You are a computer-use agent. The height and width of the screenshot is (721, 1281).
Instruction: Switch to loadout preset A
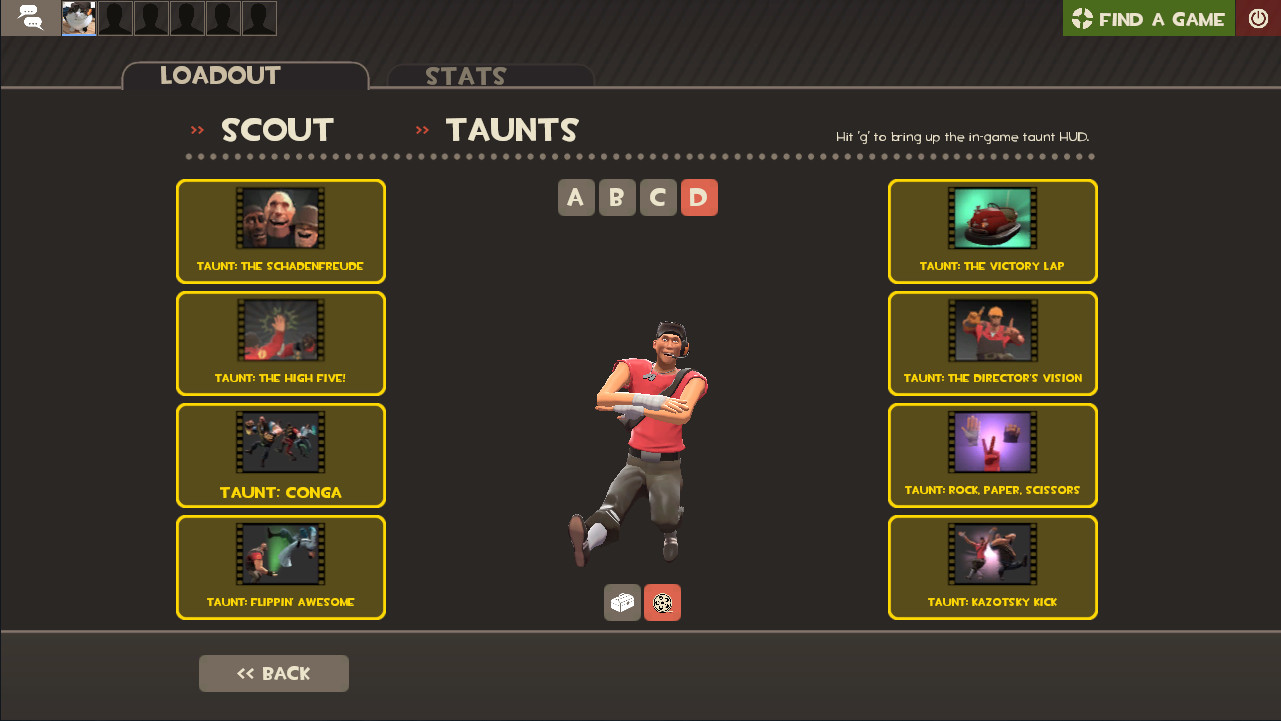coord(576,197)
